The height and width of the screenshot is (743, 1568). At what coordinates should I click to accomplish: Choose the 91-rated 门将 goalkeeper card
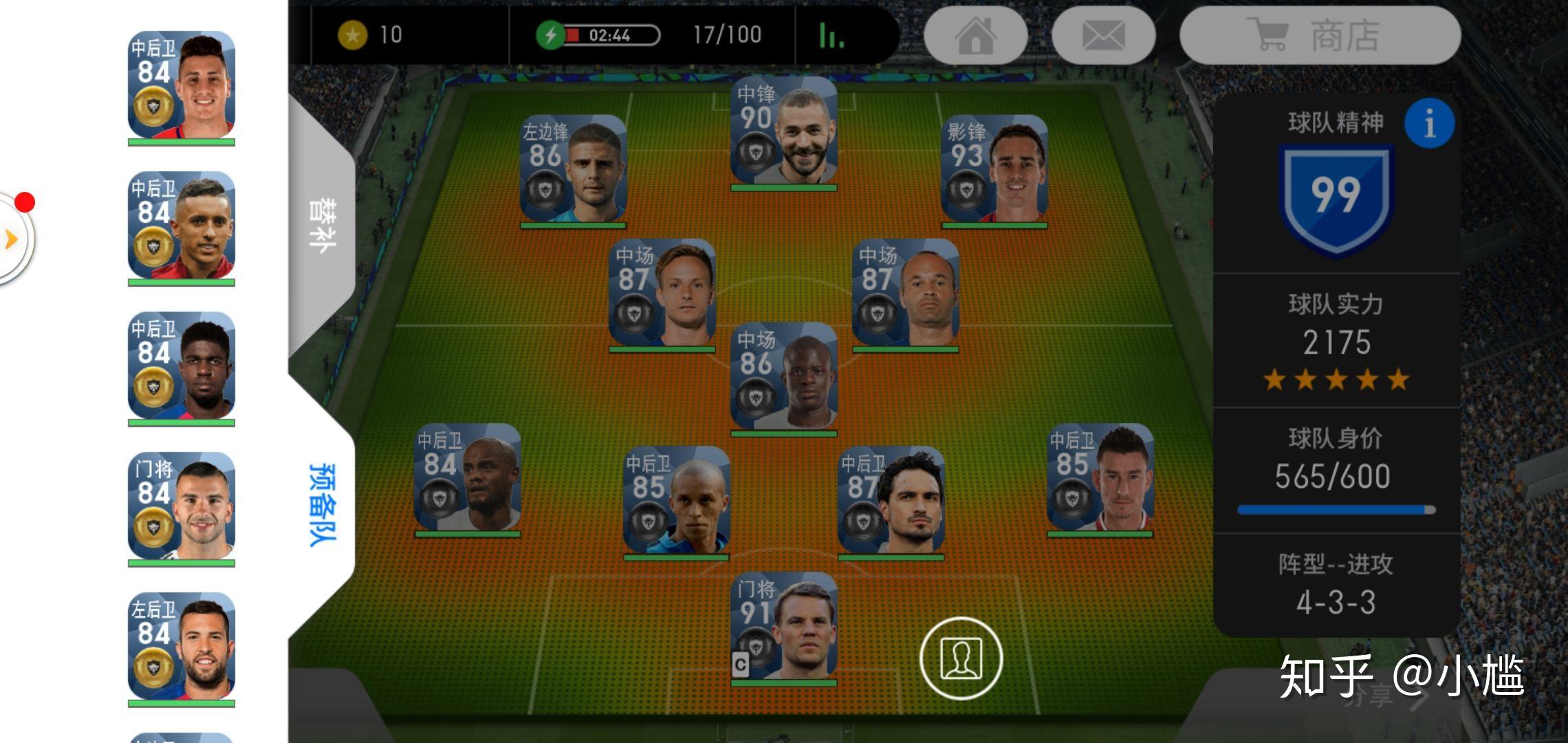783,627
